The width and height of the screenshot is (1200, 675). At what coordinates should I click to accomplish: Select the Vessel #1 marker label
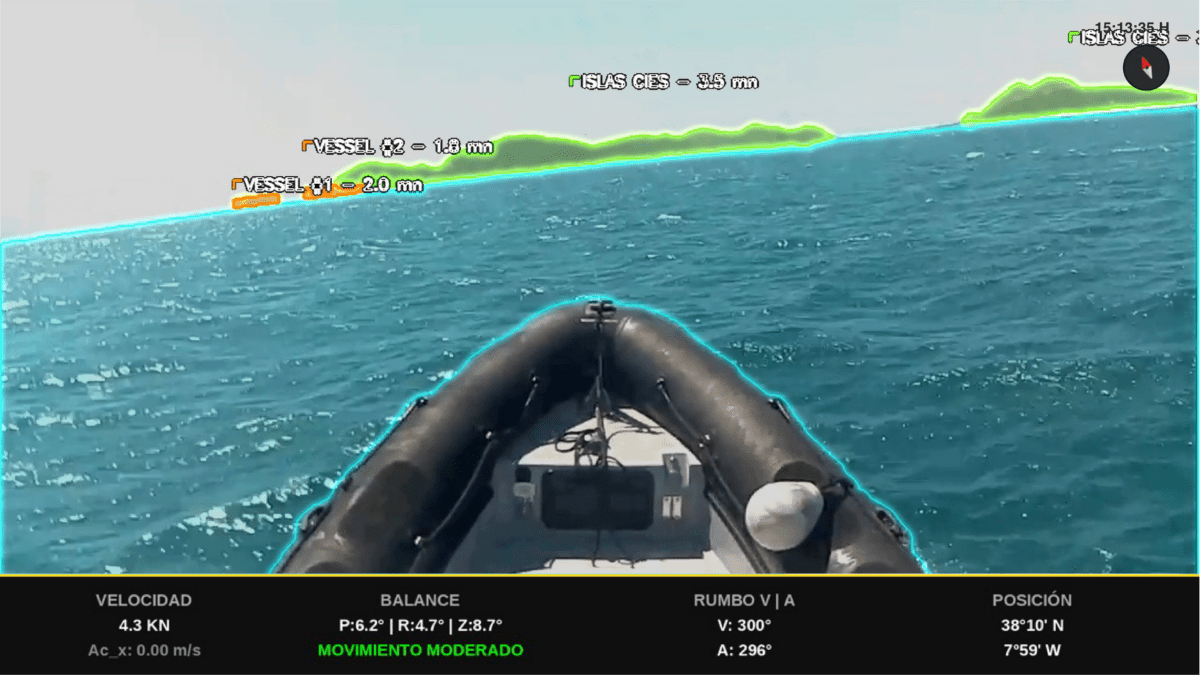[328, 185]
